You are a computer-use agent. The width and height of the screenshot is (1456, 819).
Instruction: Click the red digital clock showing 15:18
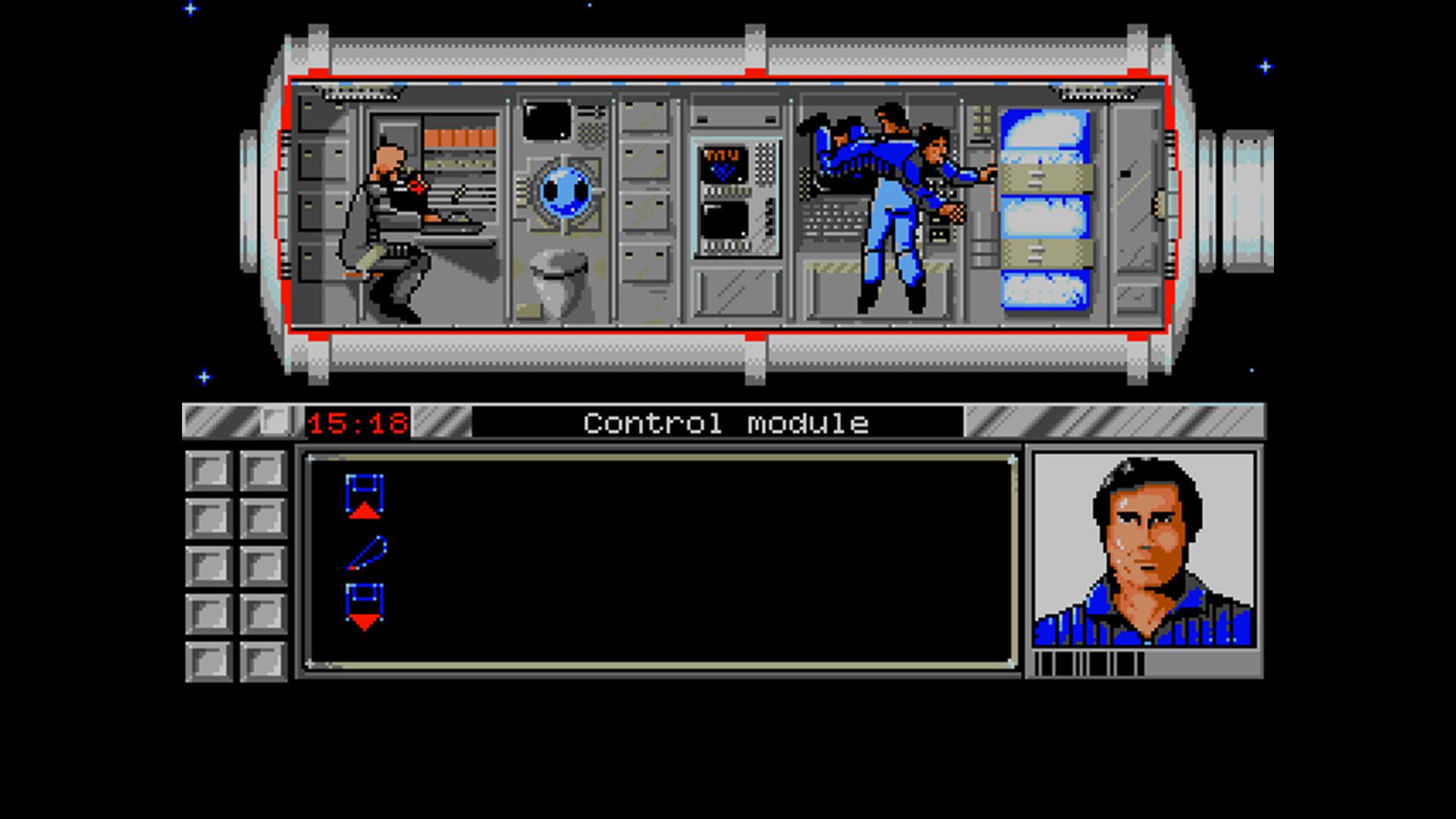[x=356, y=423]
